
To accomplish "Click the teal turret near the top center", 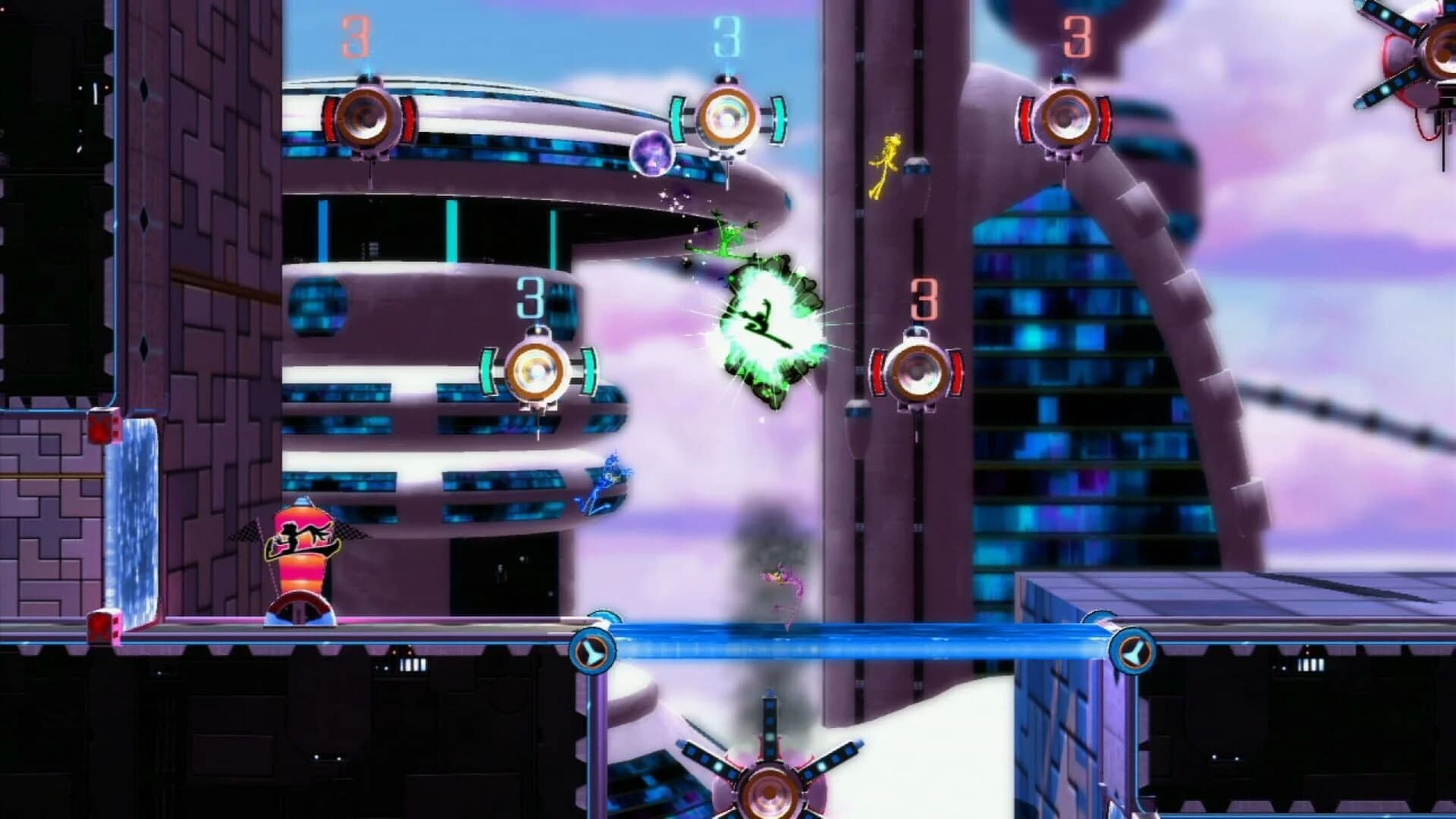I will click(726, 118).
